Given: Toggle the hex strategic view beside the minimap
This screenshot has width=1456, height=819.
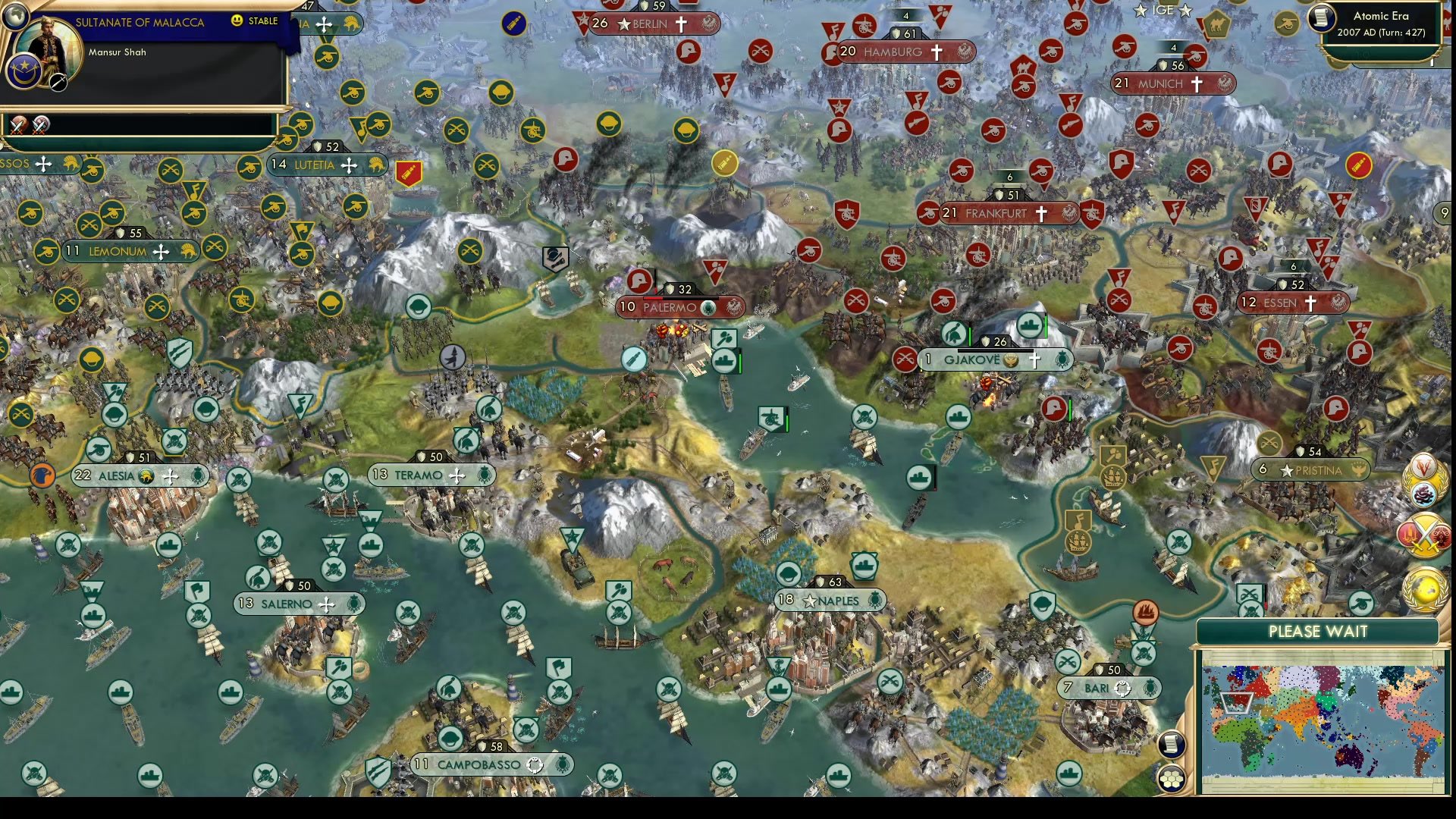Looking at the screenshot, I should pyautogui.click(x=1172, y=777).
